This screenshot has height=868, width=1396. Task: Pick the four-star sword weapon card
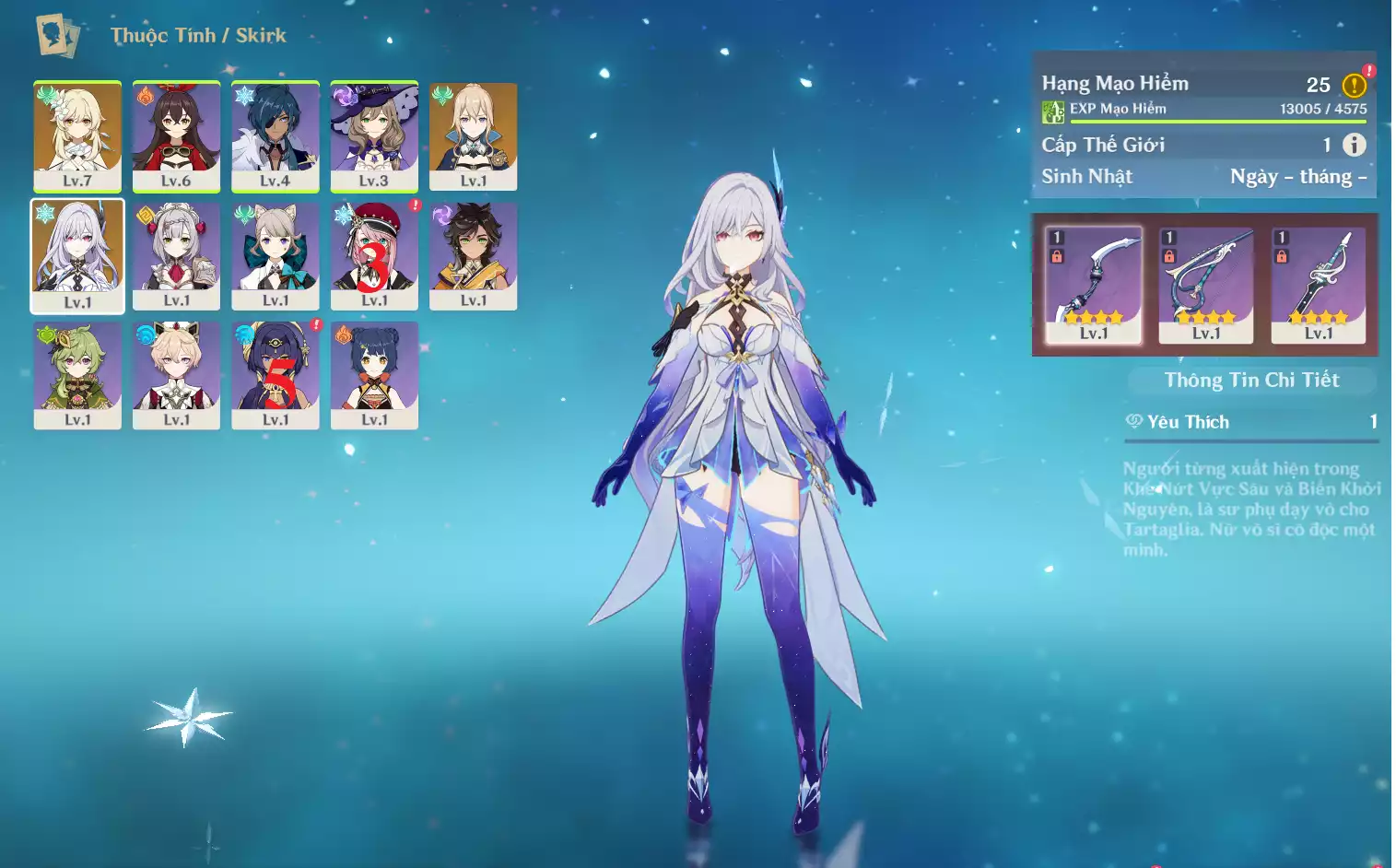[1318, 285]
